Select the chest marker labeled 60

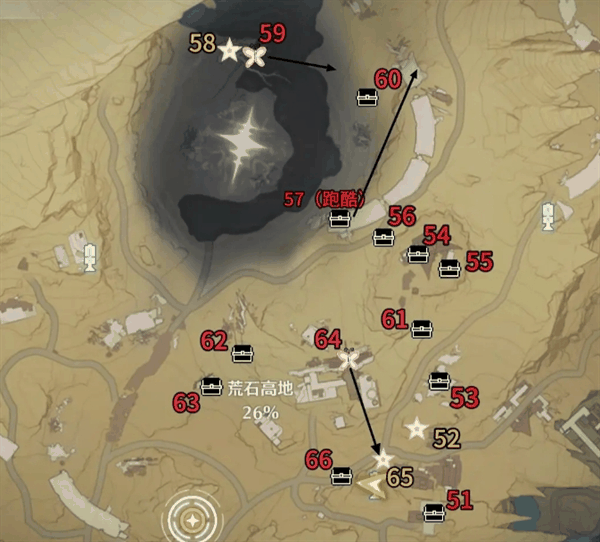(367, 98)
